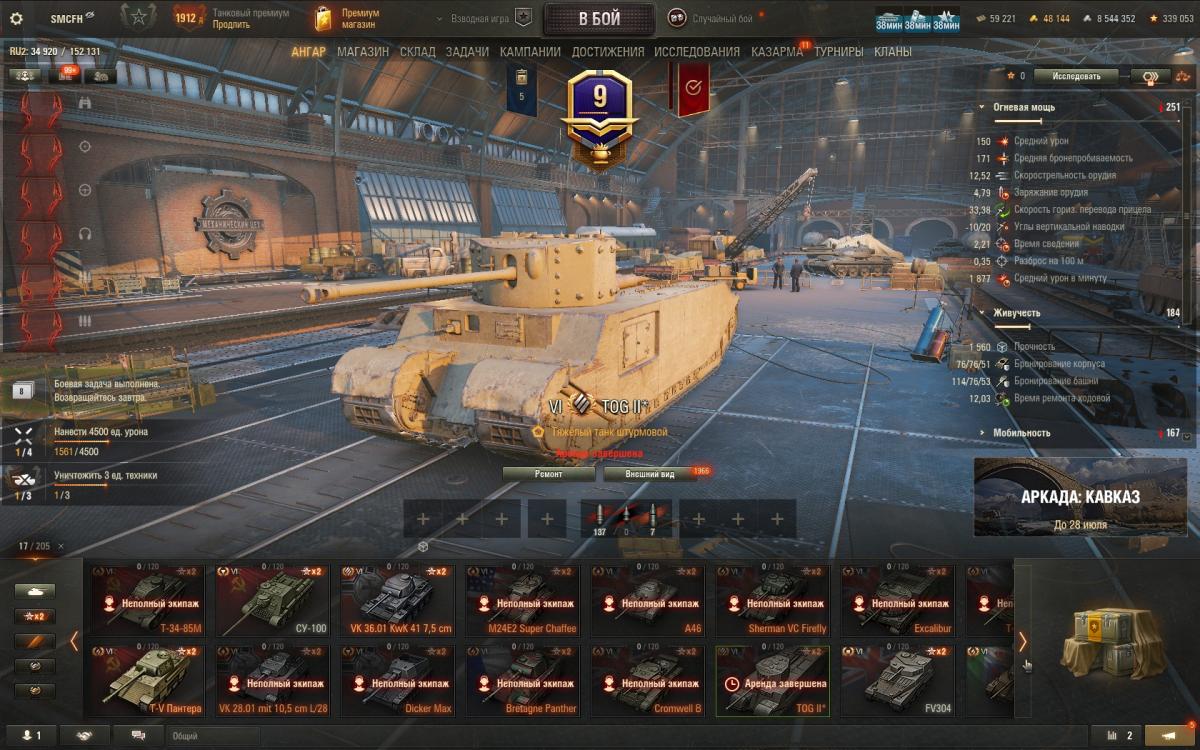Viewport: 1200px width, 750px height.
Task: Click the Ремонт button
Action: pos(548,474)
